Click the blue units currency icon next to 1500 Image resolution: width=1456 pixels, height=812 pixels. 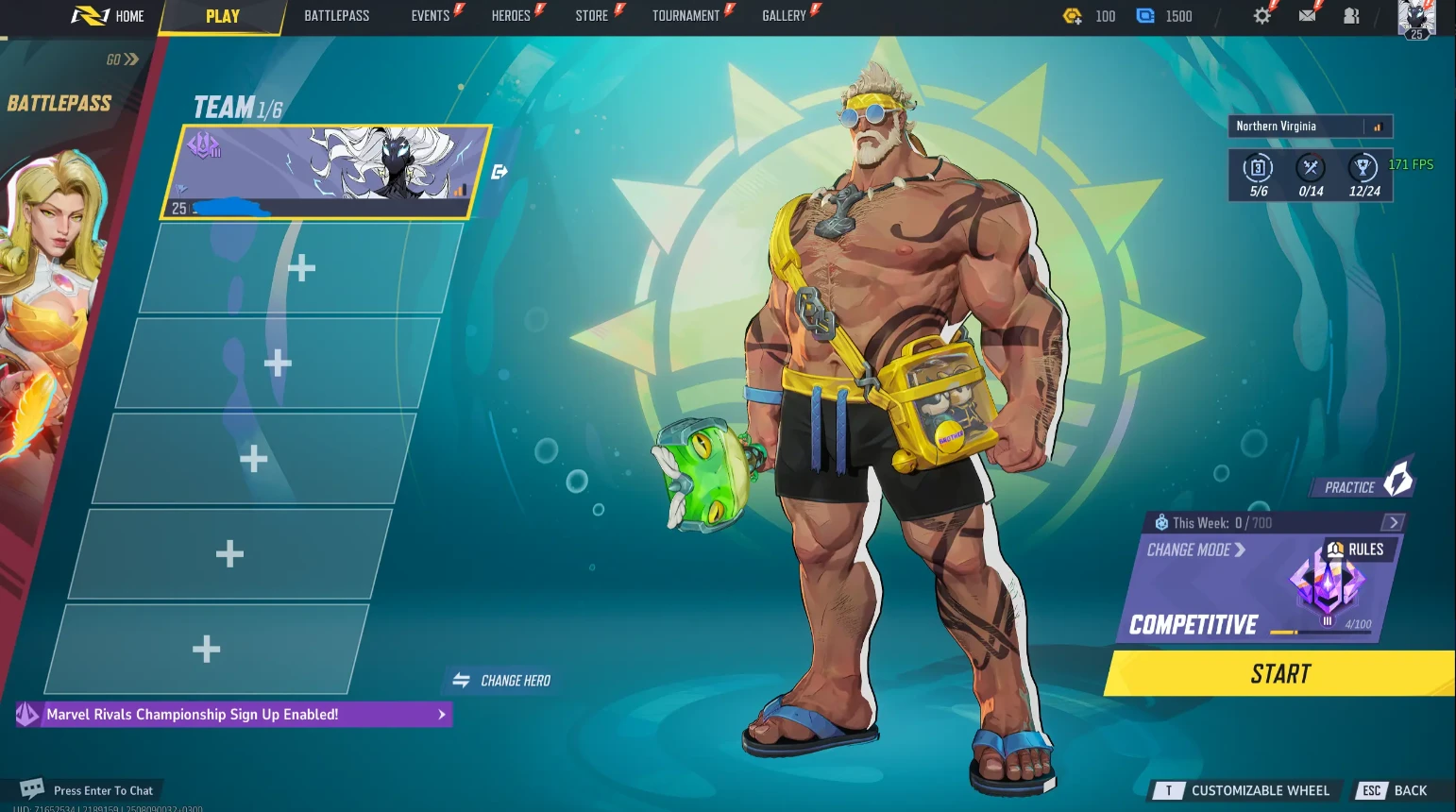[x=1145, y=15]
